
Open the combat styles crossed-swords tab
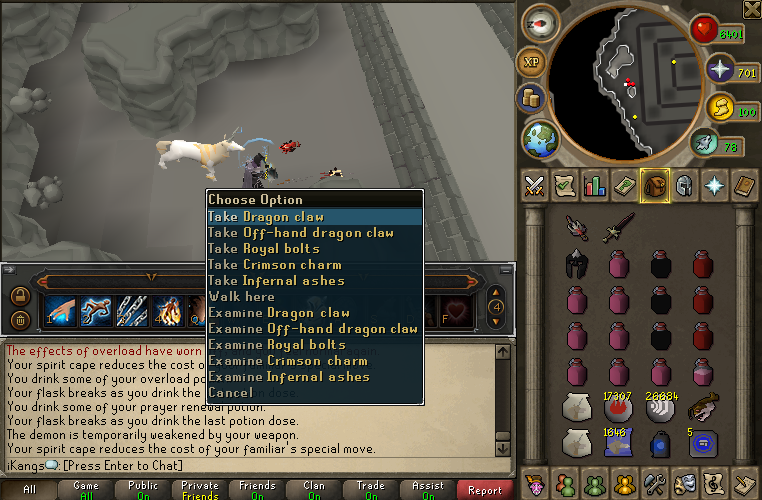click(536, 185)
